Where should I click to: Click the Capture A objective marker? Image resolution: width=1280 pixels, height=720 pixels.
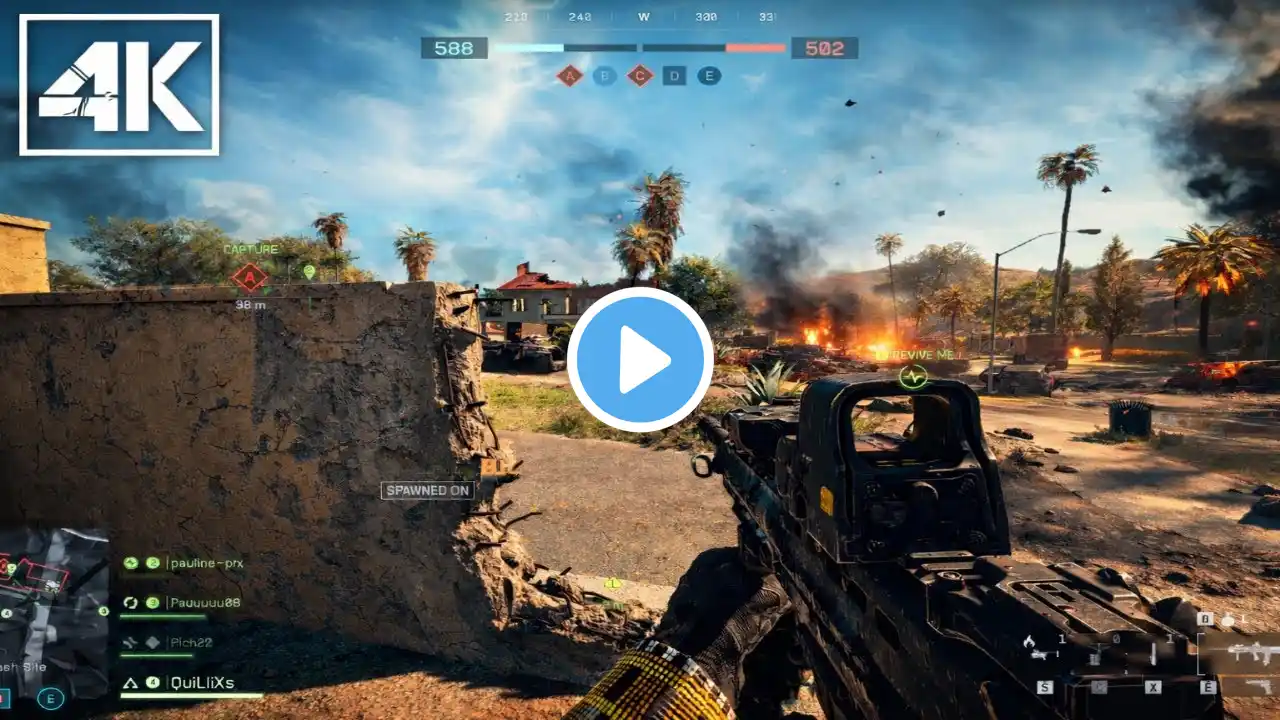[x=249, y=278]
